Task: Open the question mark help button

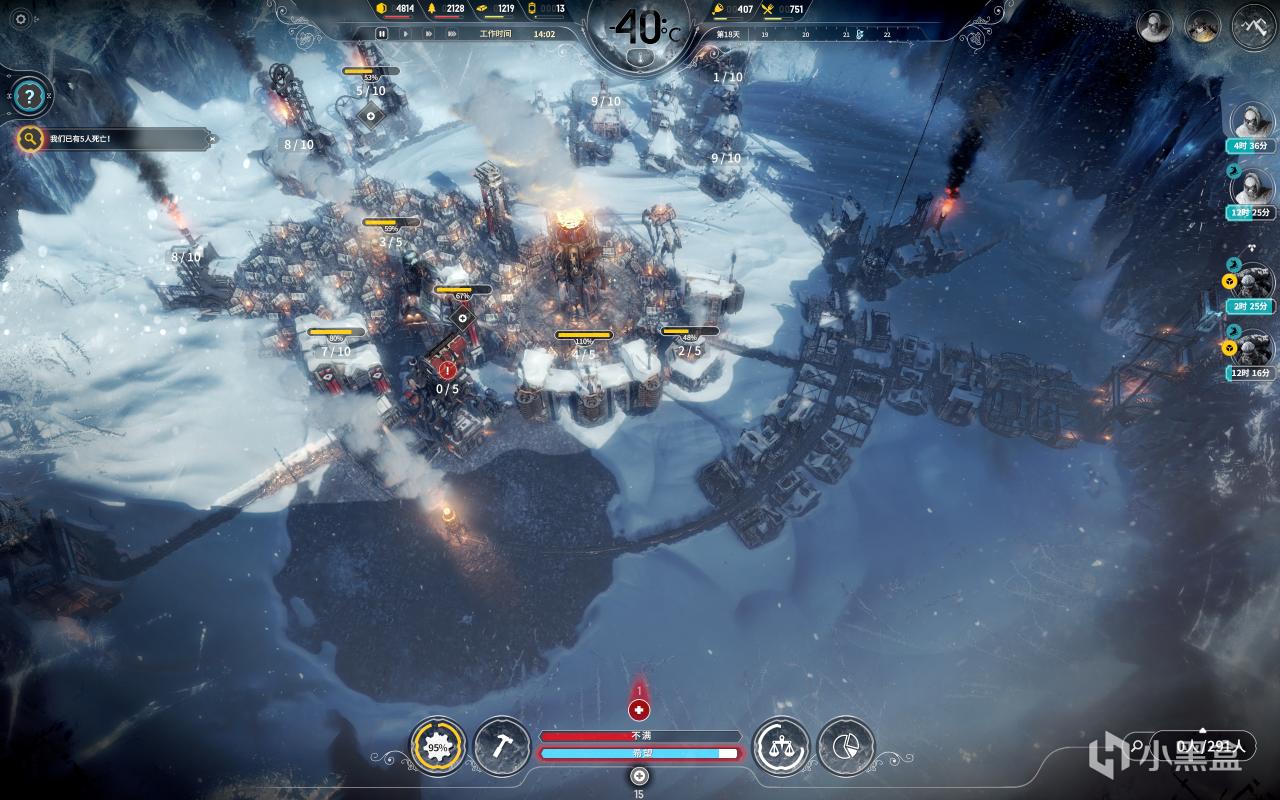Action: pyautogui.click(x=31, y=97)
